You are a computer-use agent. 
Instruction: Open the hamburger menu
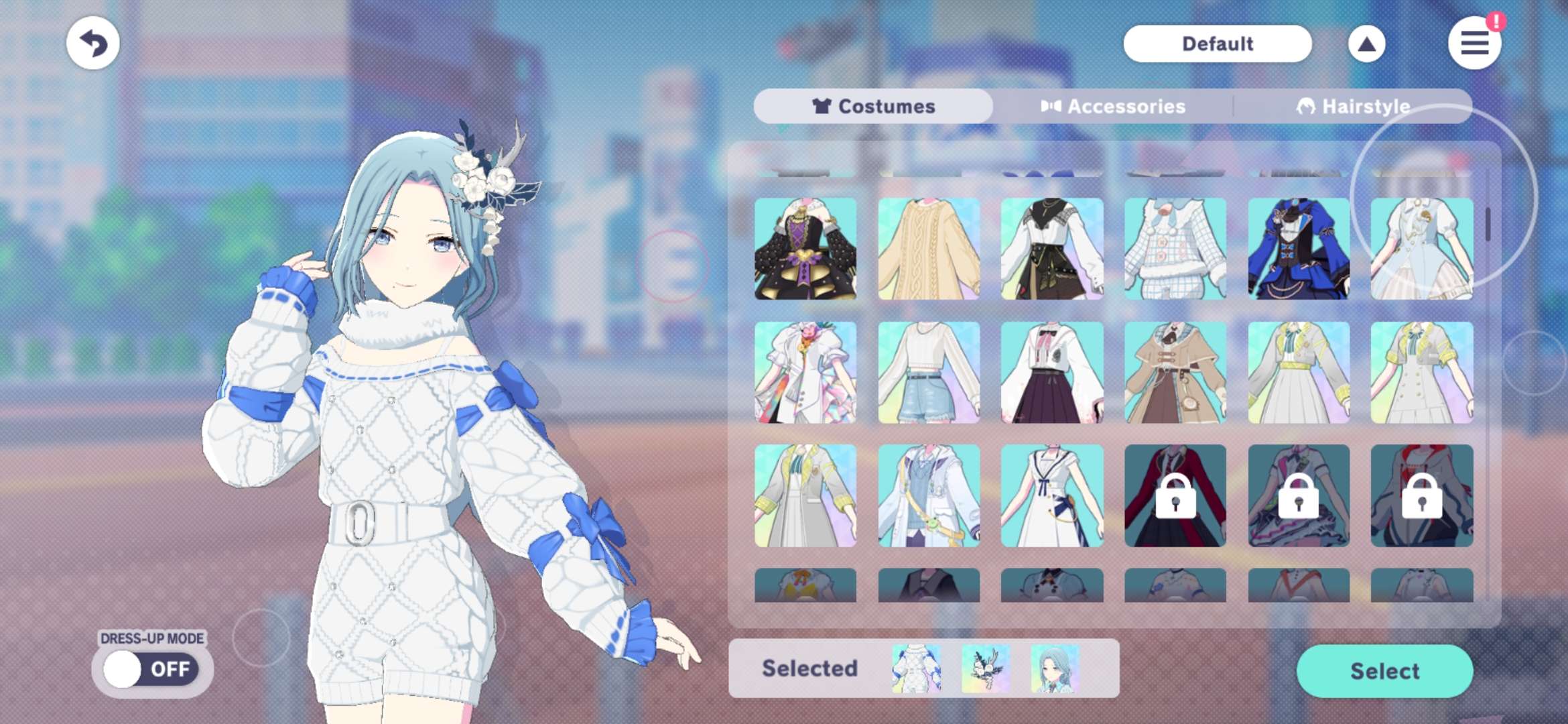[1474, 44]
